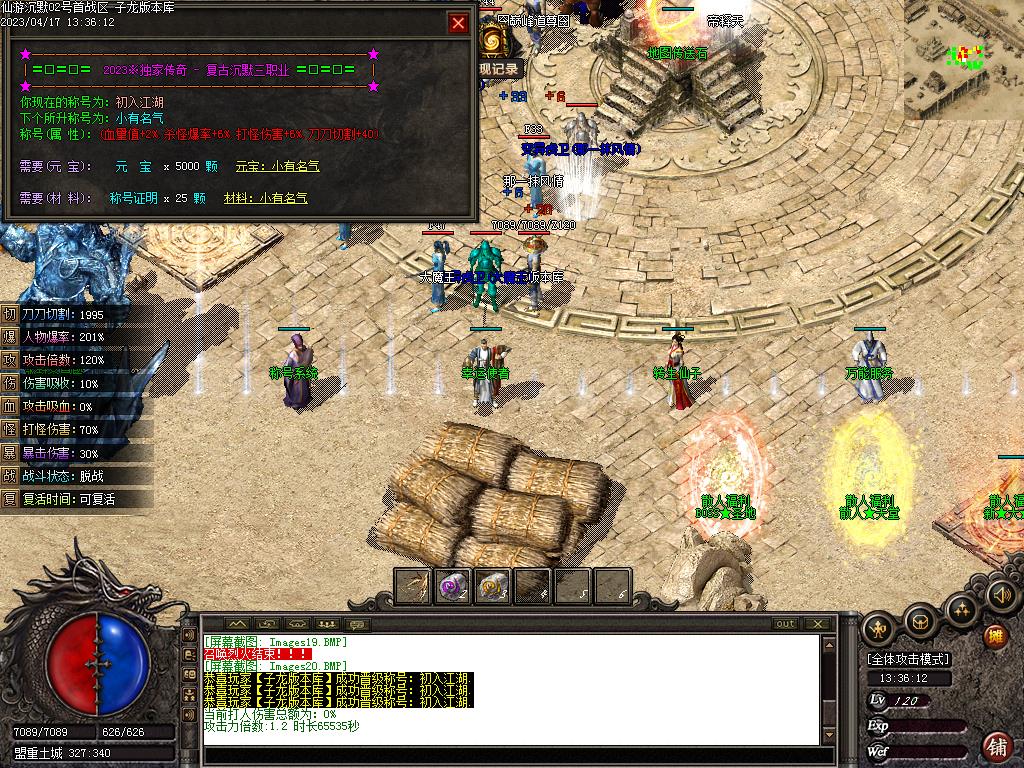Click the chat window 'out' button
Screen dimensions: 1024x768
coord(786,624)
